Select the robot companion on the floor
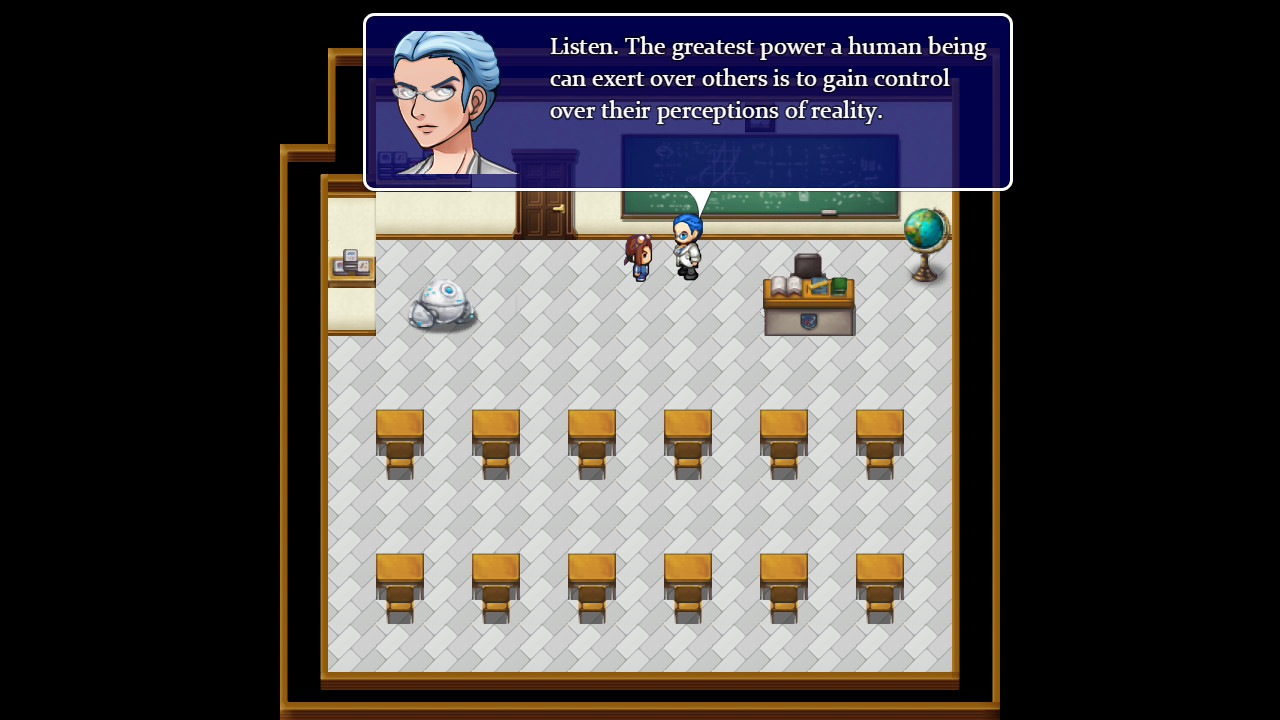 pyautogui.click(x=443, y=300)
